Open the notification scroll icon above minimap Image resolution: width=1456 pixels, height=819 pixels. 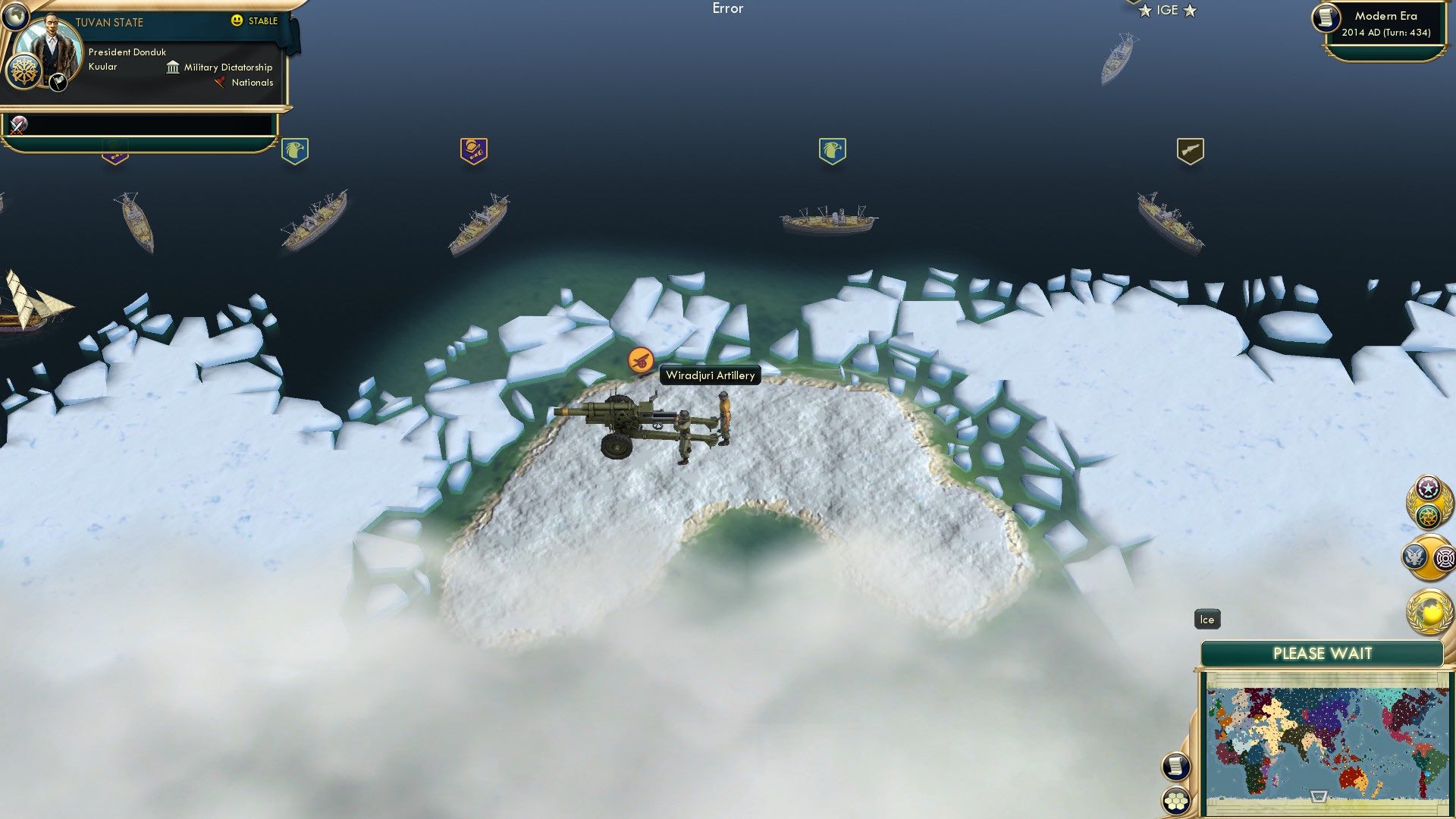[x=1175, y=767]
